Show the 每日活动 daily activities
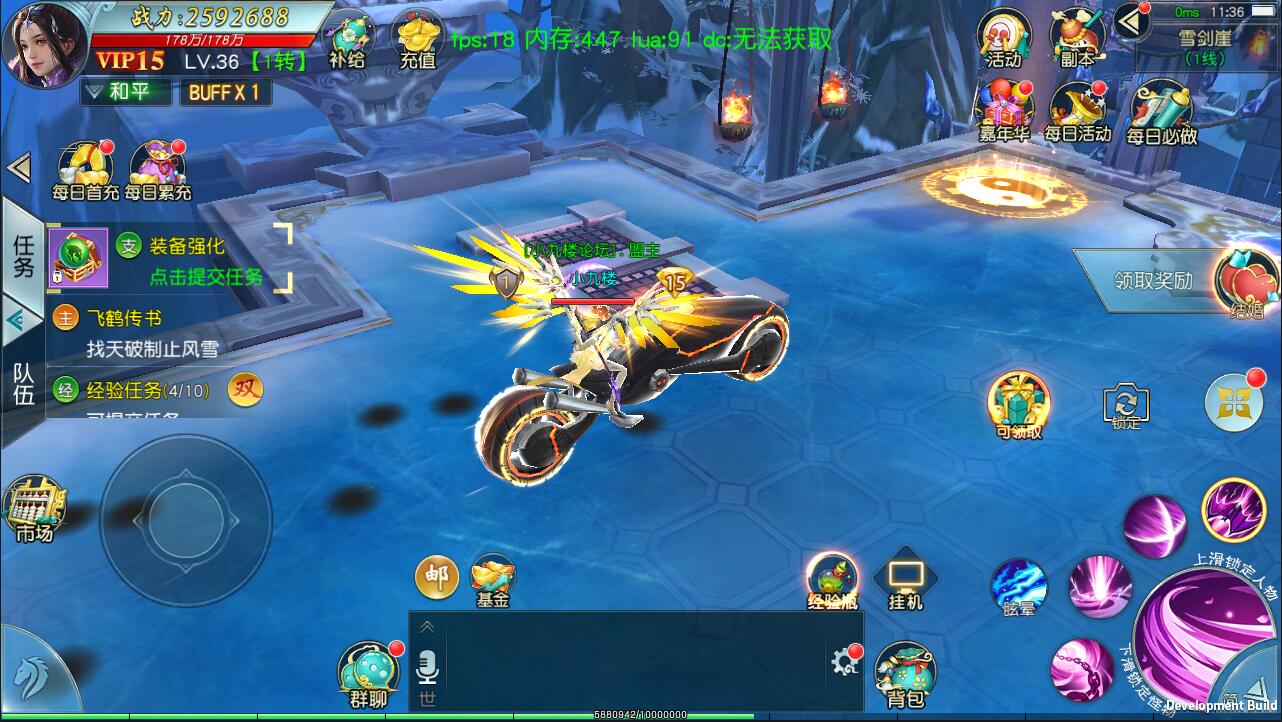This screenshot has height=722, width=1282. click(1077, 110)
